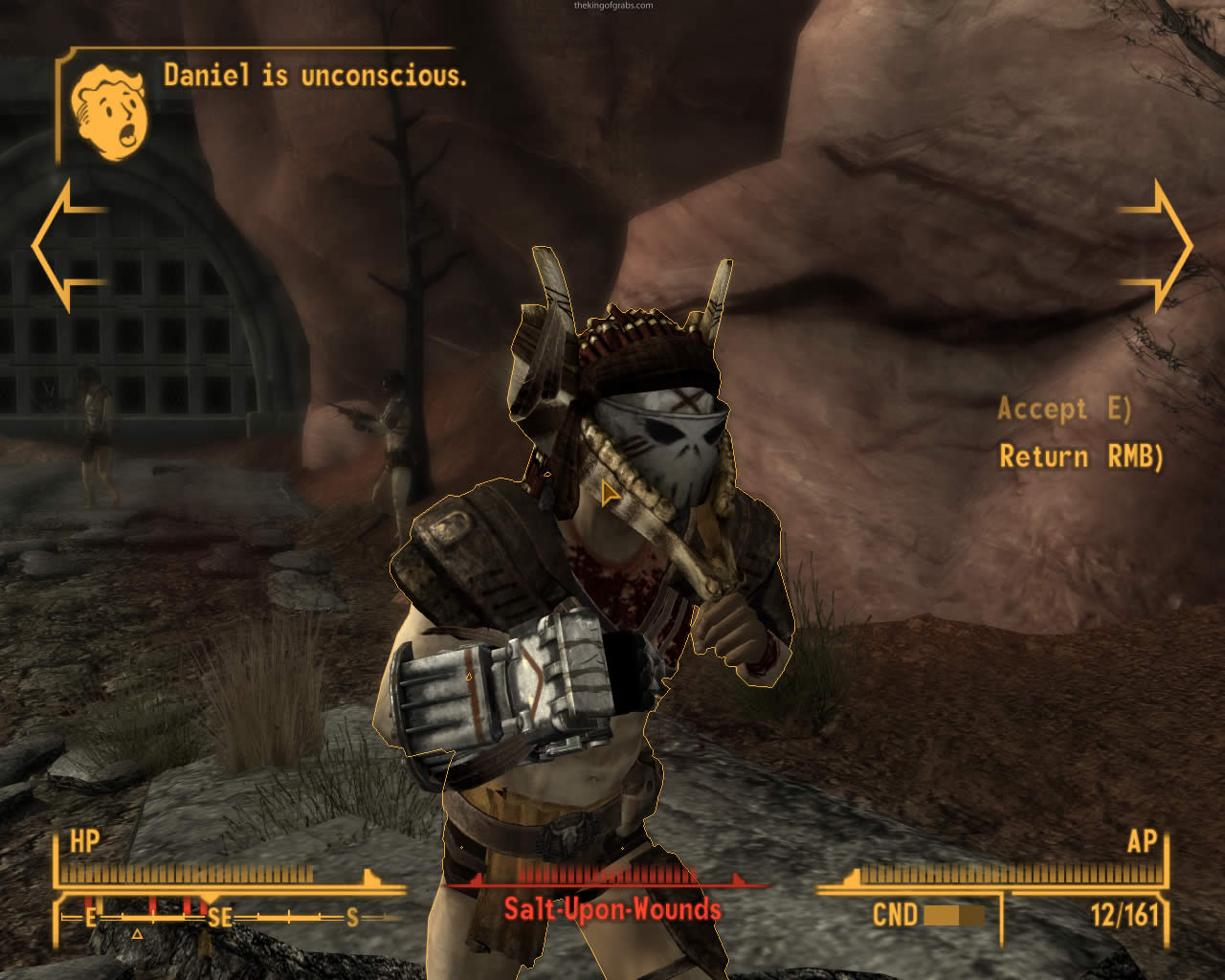The width and height of the screenshot is (1225, 980).
Task: Accept the queued V.A.T.S. attack
Action: [1064, 410]
